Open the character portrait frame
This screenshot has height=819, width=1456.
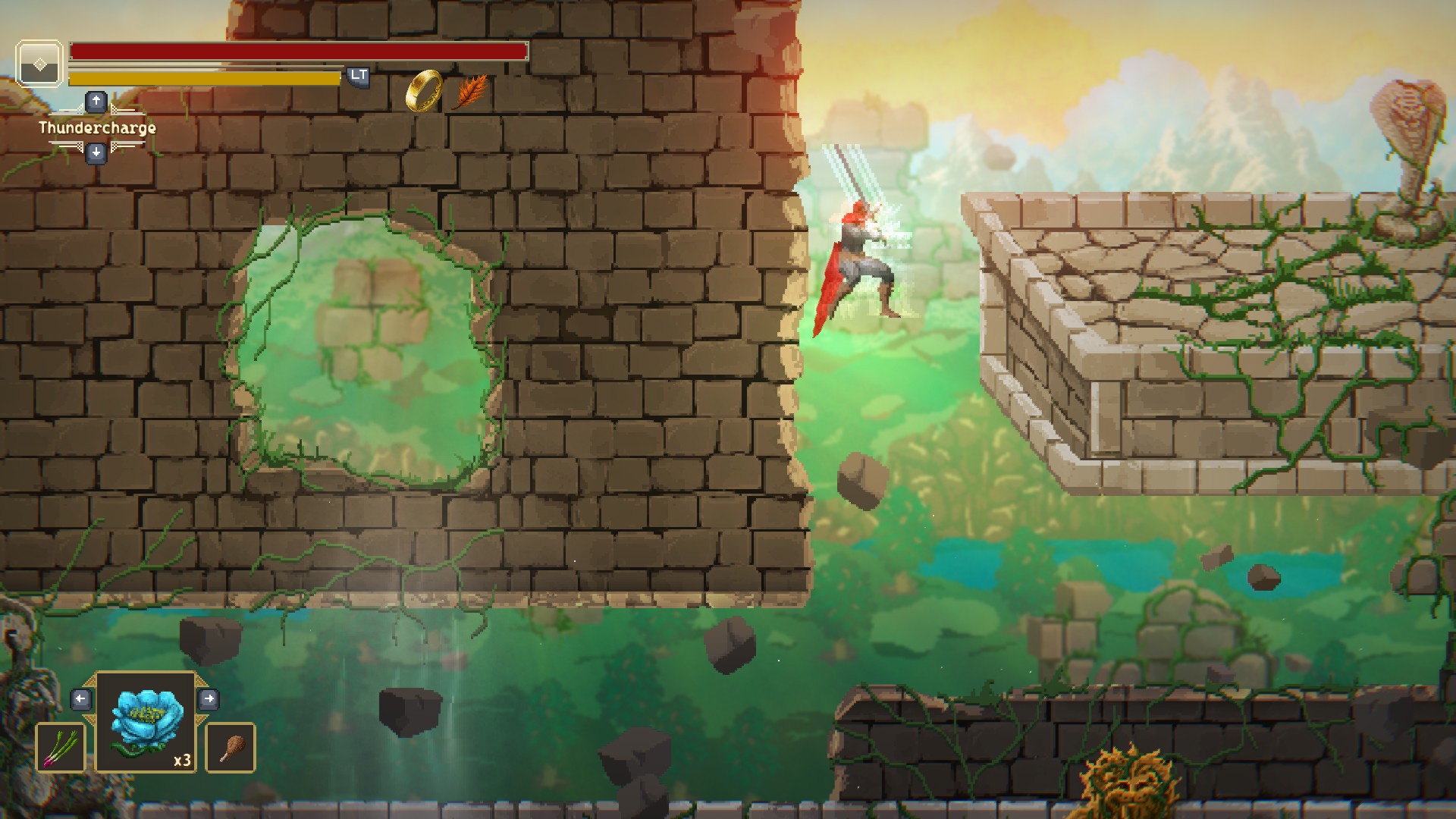click(x=39, y=64)
